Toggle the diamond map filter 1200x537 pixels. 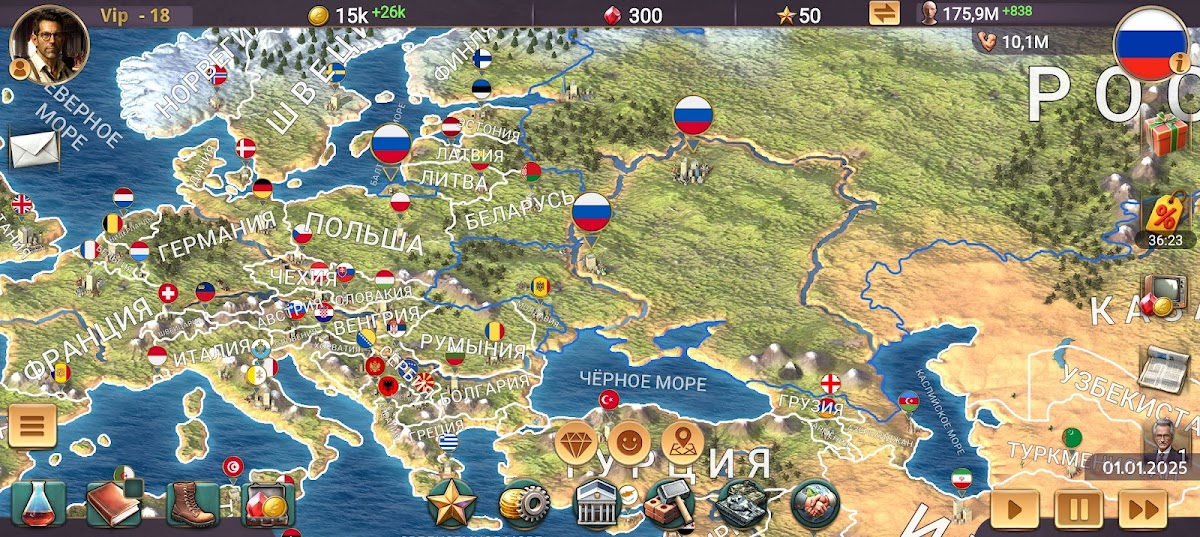point(577,440)
